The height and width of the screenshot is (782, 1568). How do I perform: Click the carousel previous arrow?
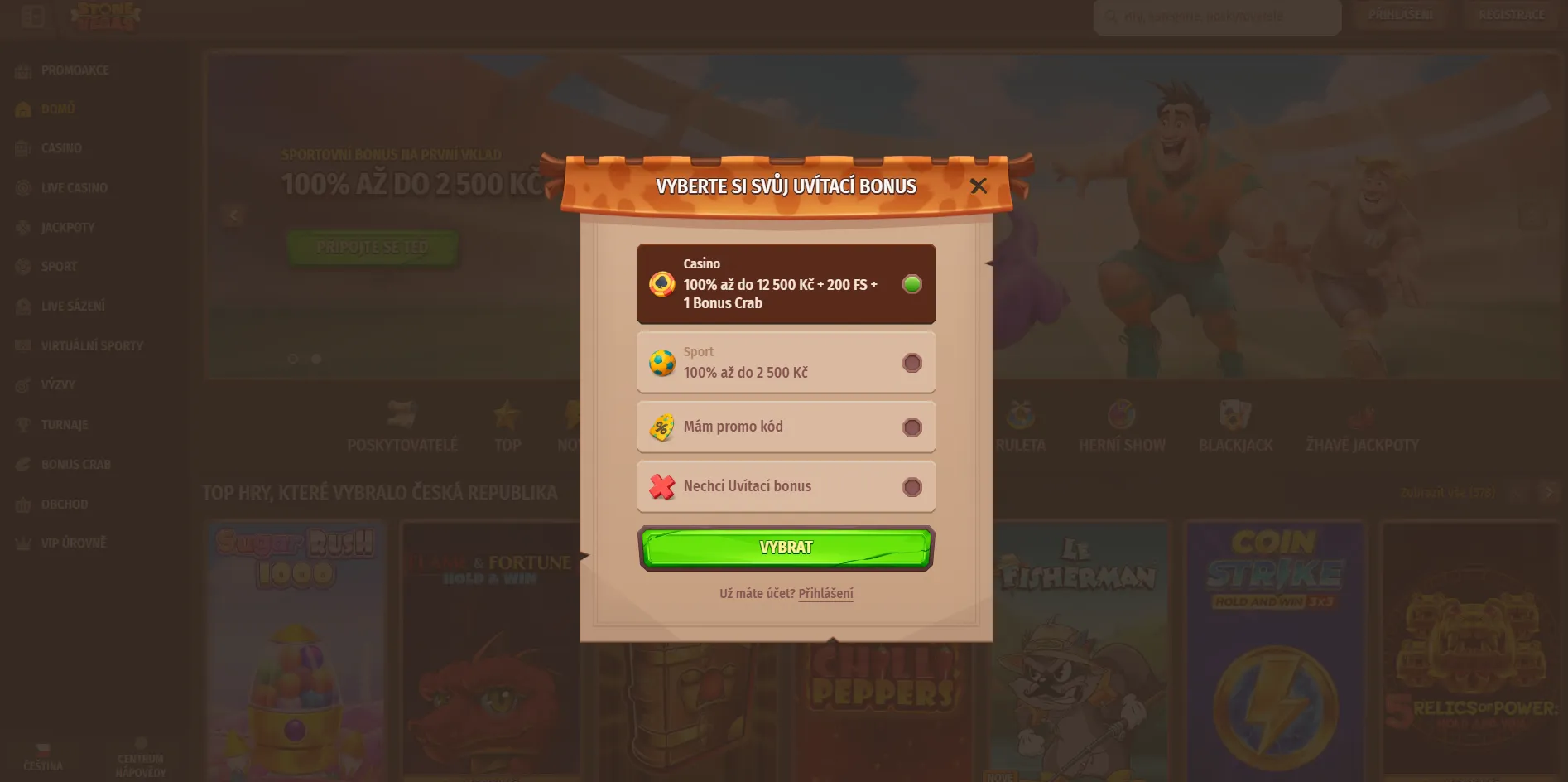click(233, 215)
